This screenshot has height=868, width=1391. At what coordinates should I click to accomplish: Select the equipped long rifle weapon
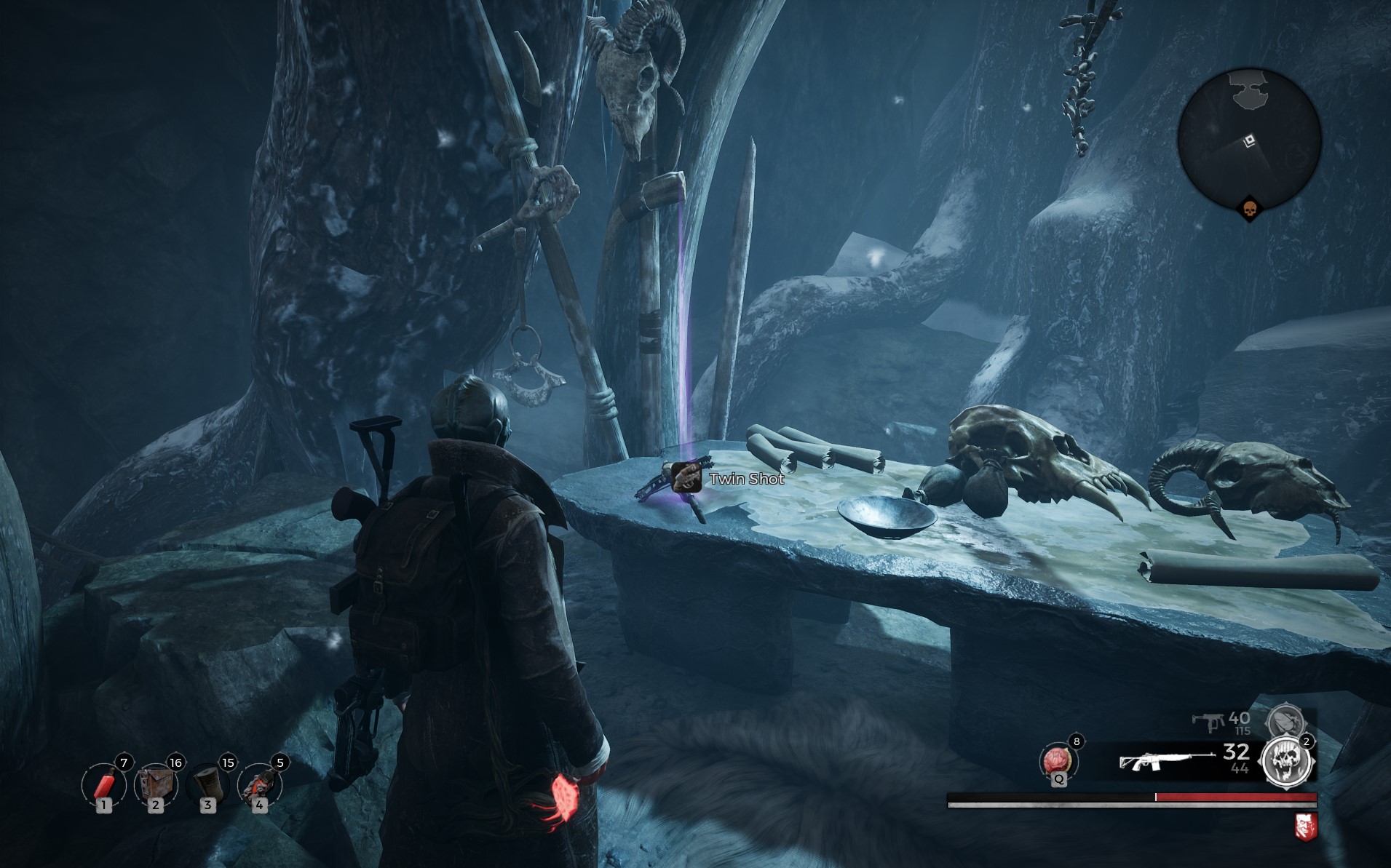point(1166,760)
